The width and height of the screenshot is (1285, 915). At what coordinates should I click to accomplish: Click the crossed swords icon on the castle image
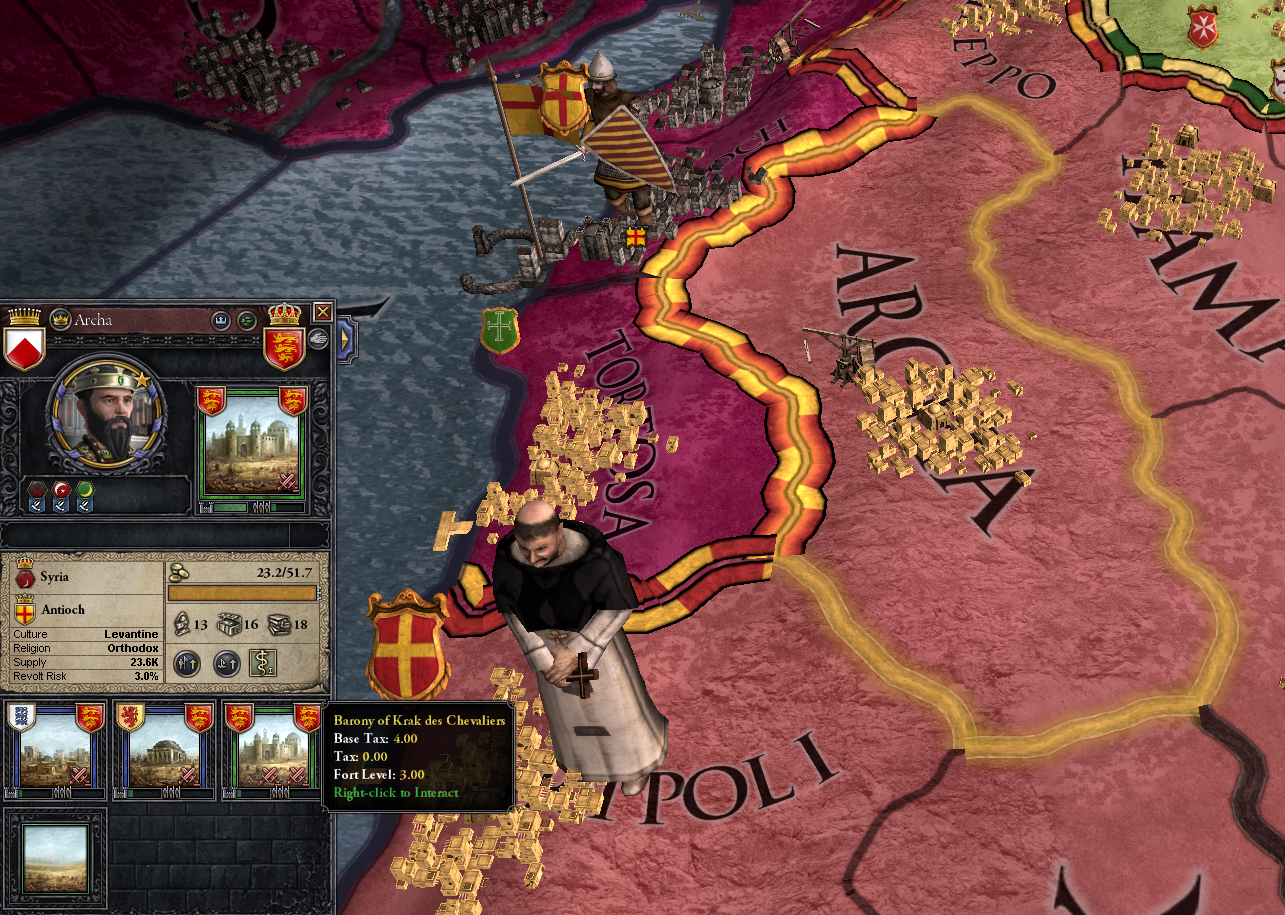coord(287,483)
